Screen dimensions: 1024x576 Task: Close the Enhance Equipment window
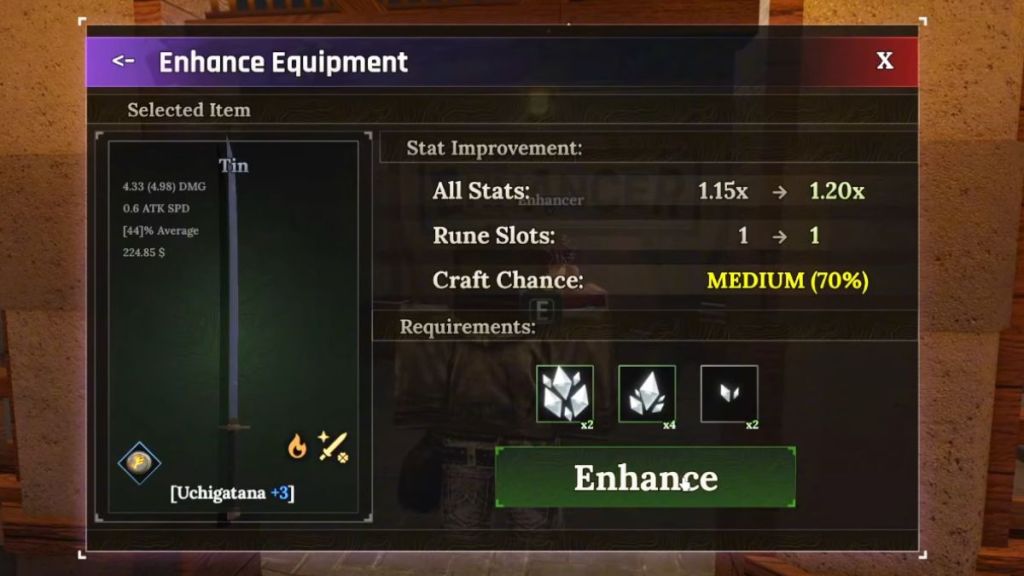(885, 61)
